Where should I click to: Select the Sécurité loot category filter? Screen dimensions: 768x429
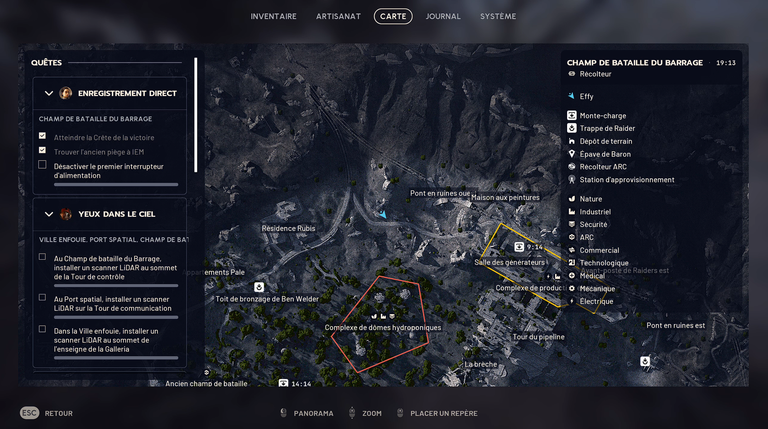click(x=593, y=225)
